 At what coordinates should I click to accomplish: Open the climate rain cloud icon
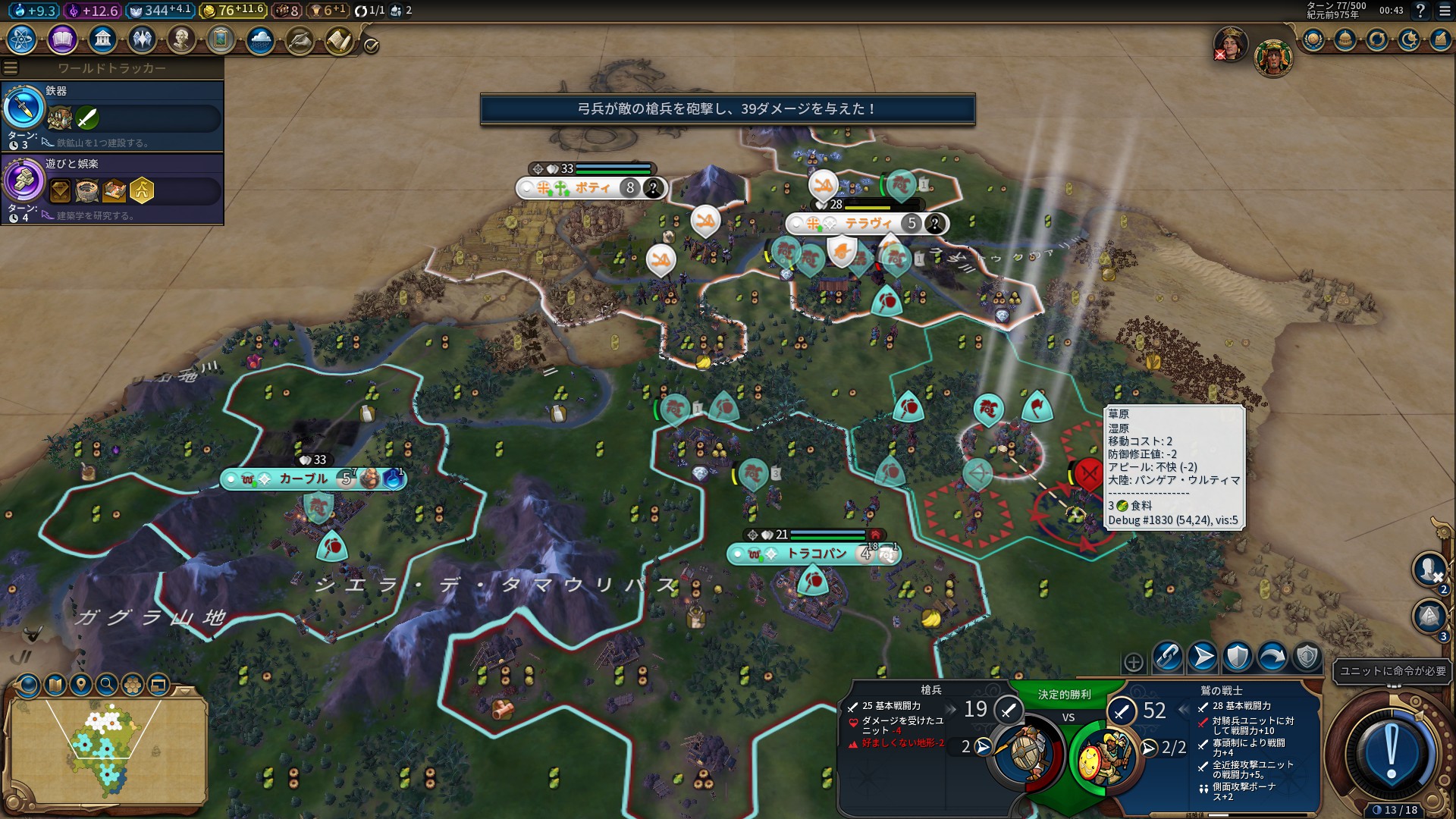(x=260, y=39)
